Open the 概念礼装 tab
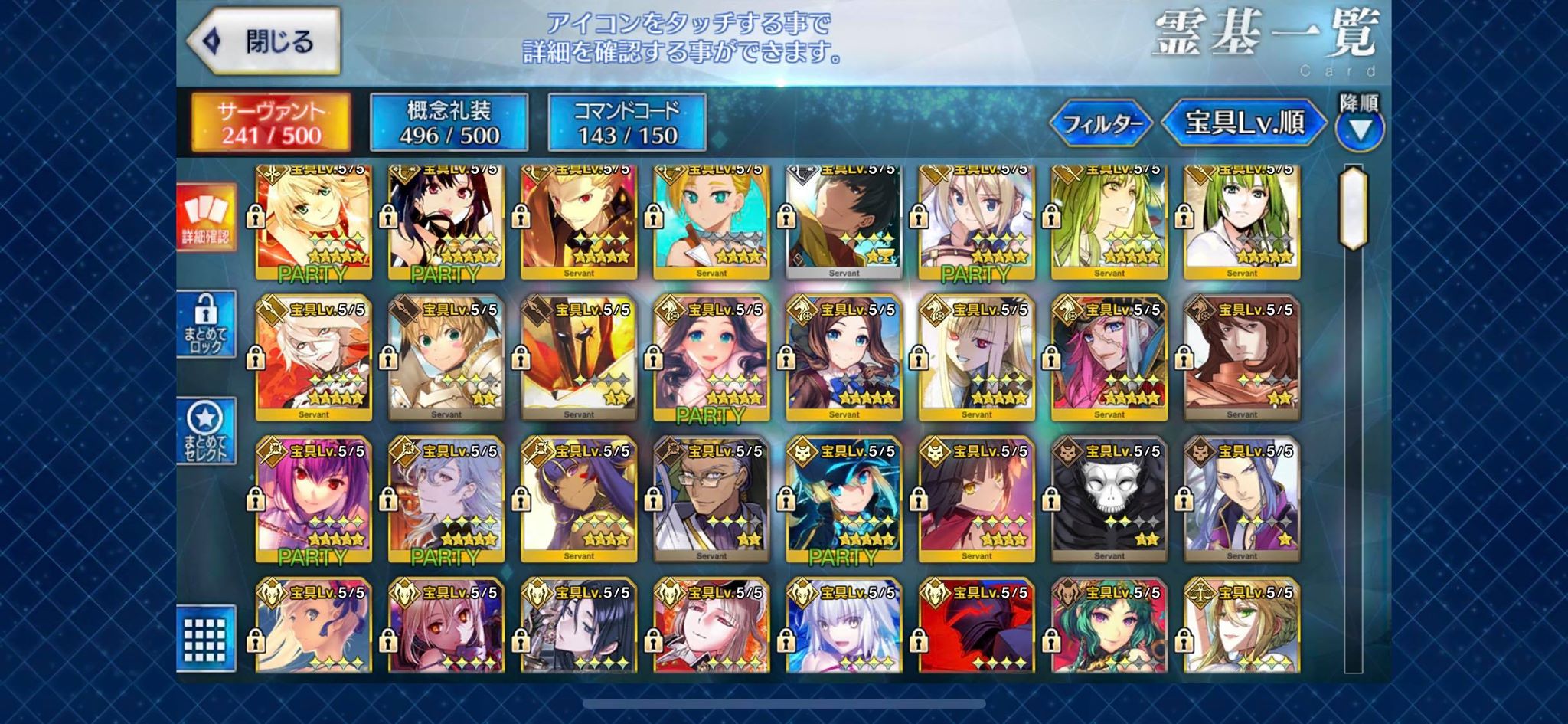The image size is (1568, 724). coord(449,123)
